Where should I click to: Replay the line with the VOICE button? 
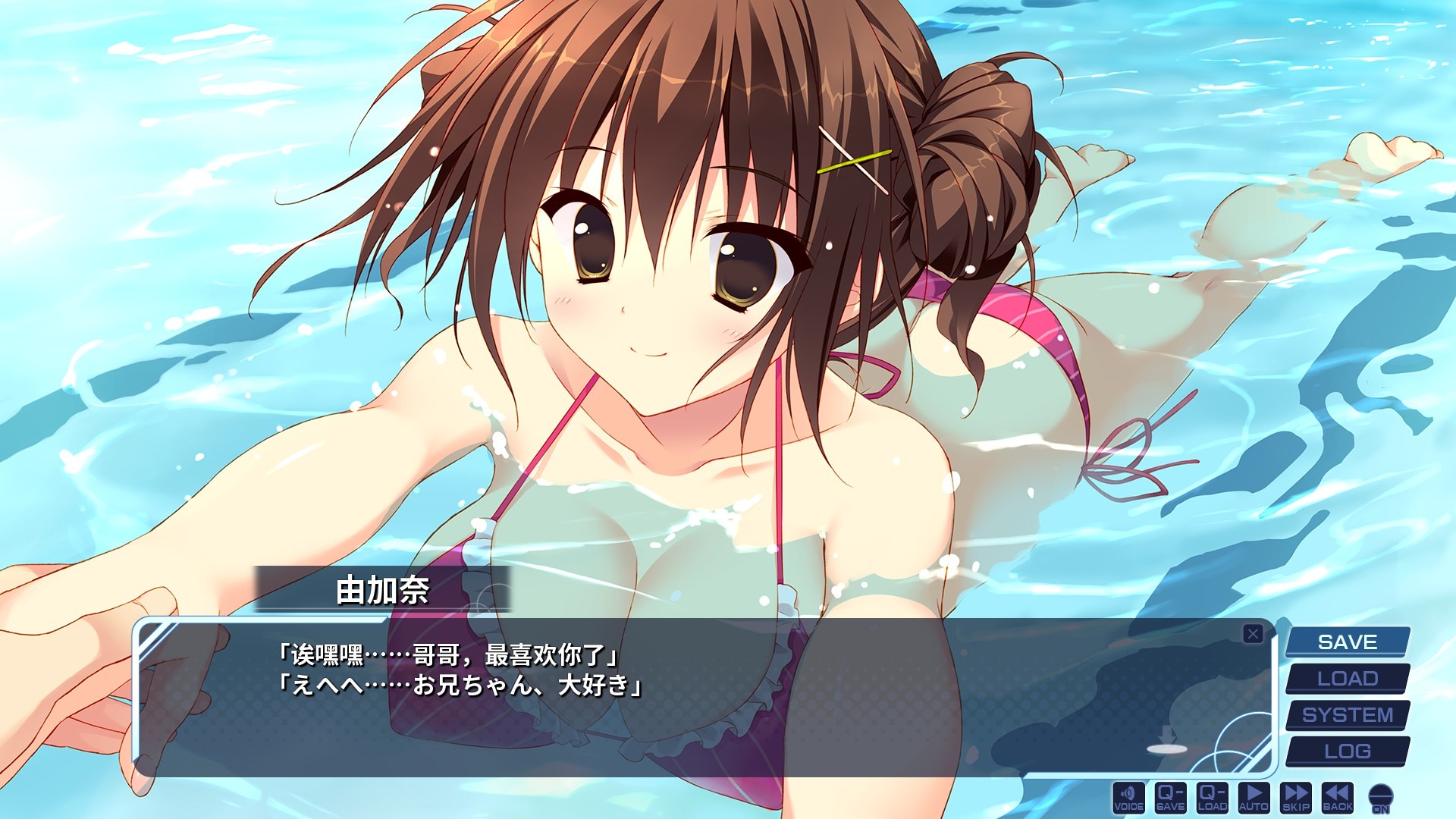point(1128,798)
